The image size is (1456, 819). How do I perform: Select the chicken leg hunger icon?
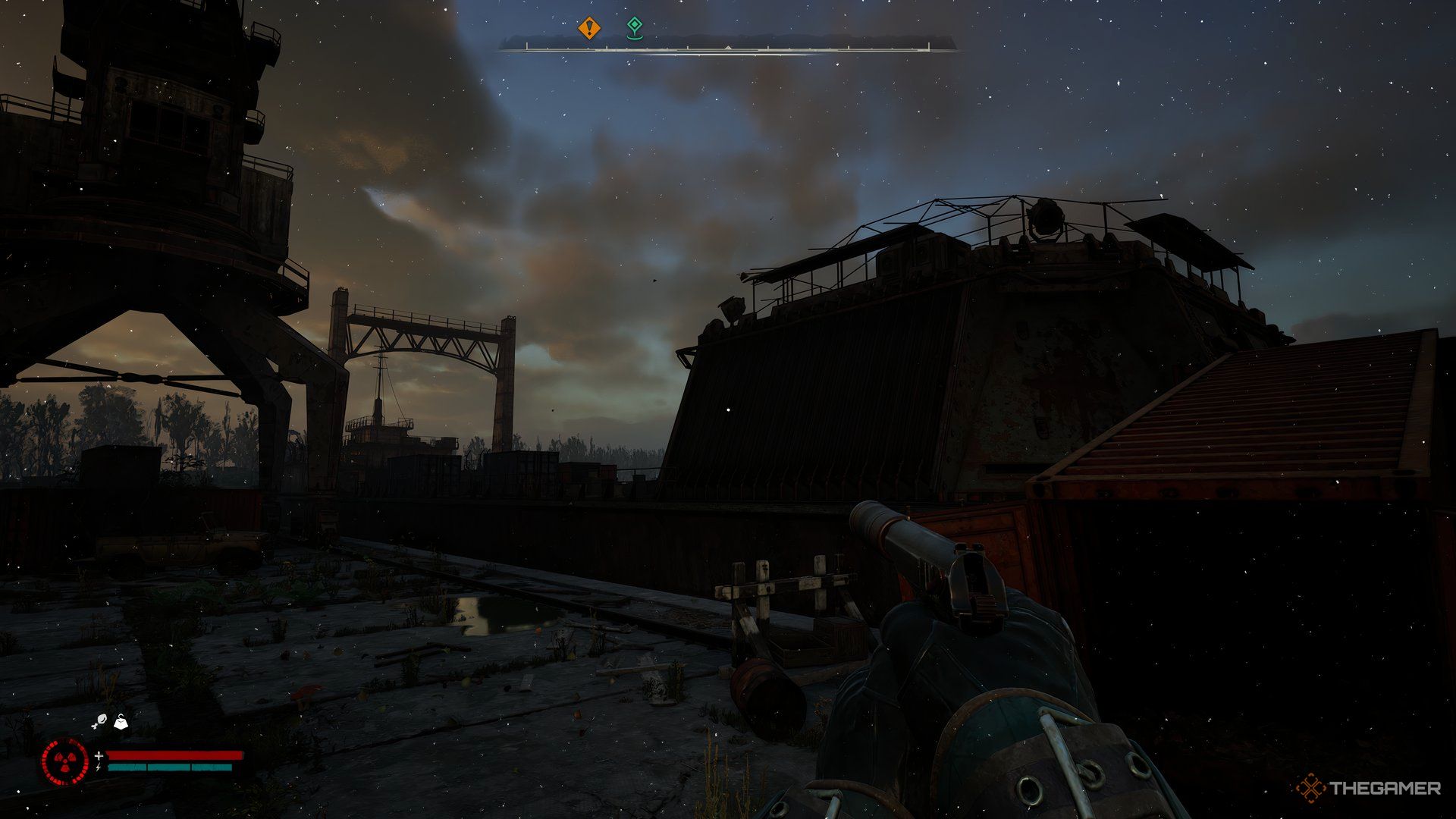pyautogui.click(x=101, y=721)
